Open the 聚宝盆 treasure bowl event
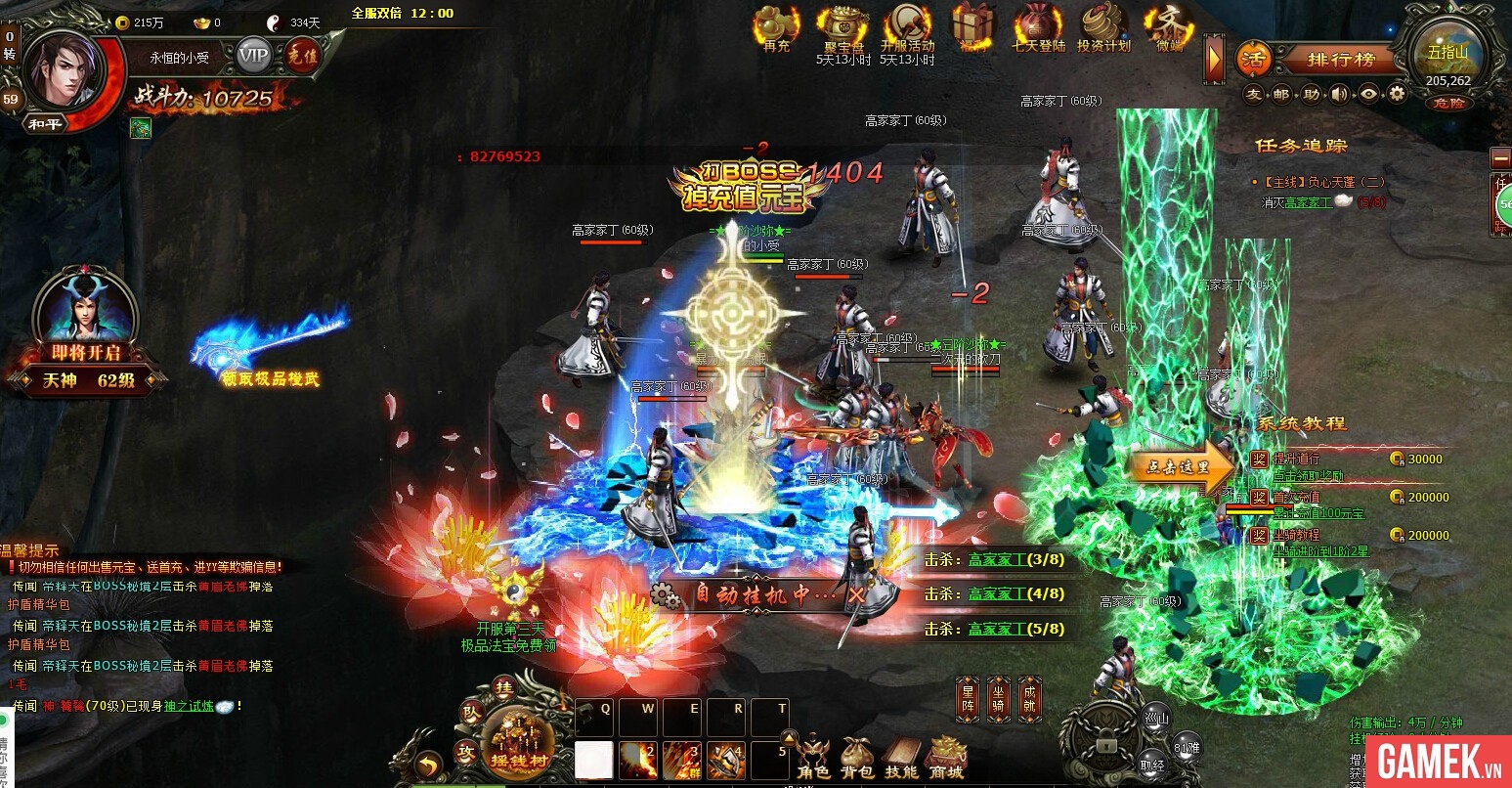The height and width of the screenshot is (788, 1512). pyautogui.click(x=842, y=29)
